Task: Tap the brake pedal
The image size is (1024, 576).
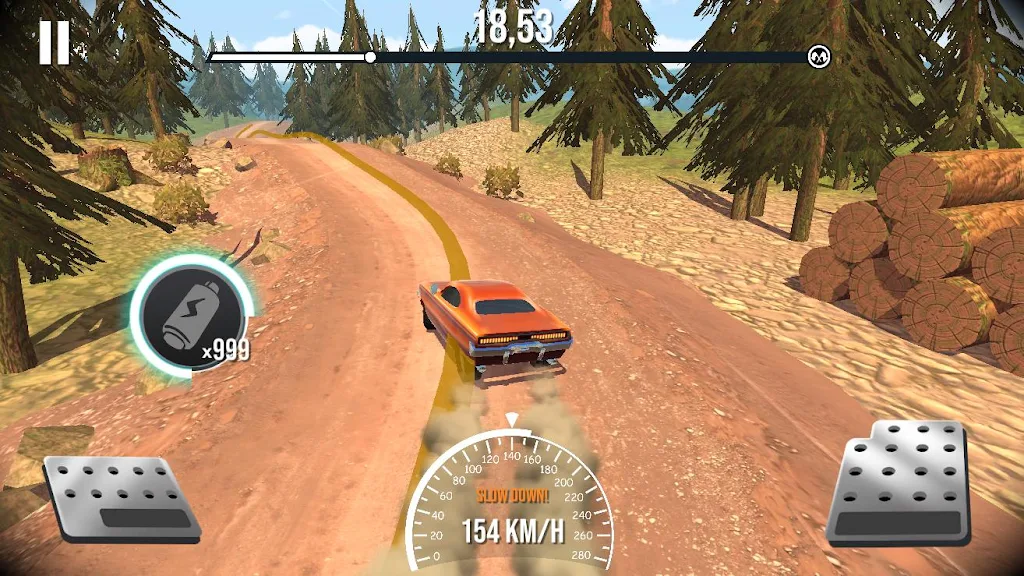Action: tap(122, 499)
